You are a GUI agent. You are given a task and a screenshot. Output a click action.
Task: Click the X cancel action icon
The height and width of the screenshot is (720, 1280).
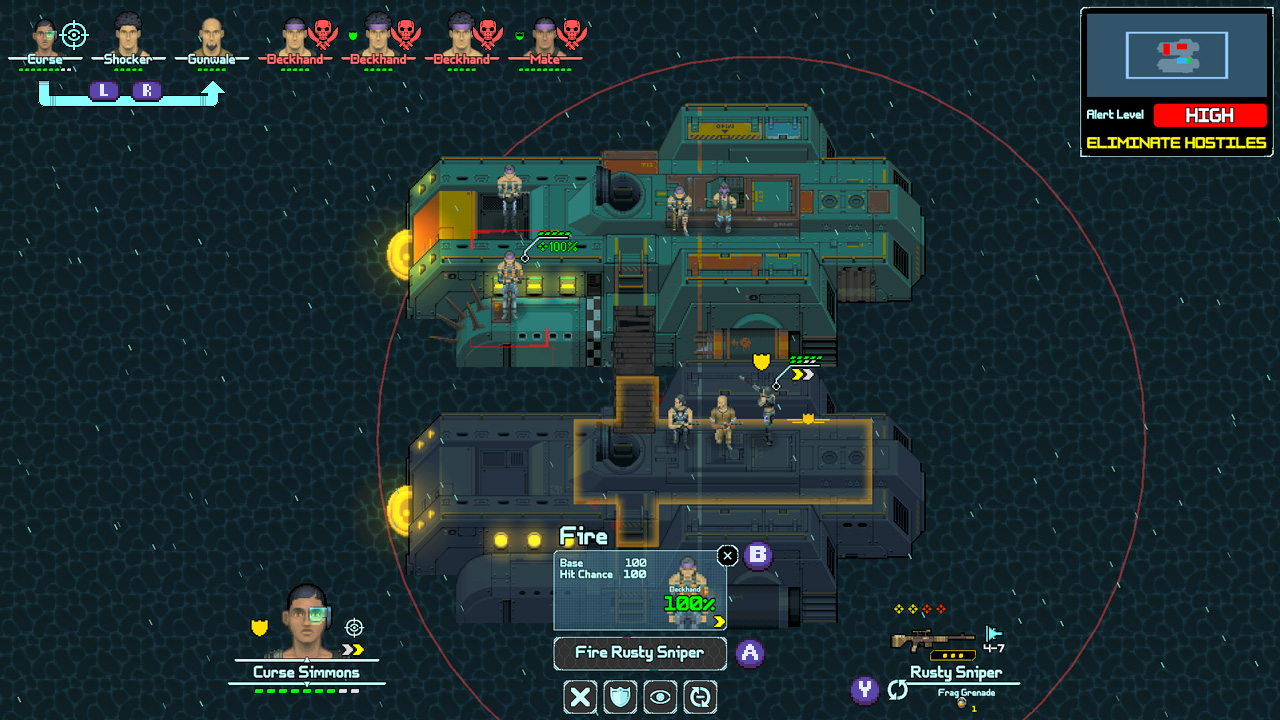[580, 697]
